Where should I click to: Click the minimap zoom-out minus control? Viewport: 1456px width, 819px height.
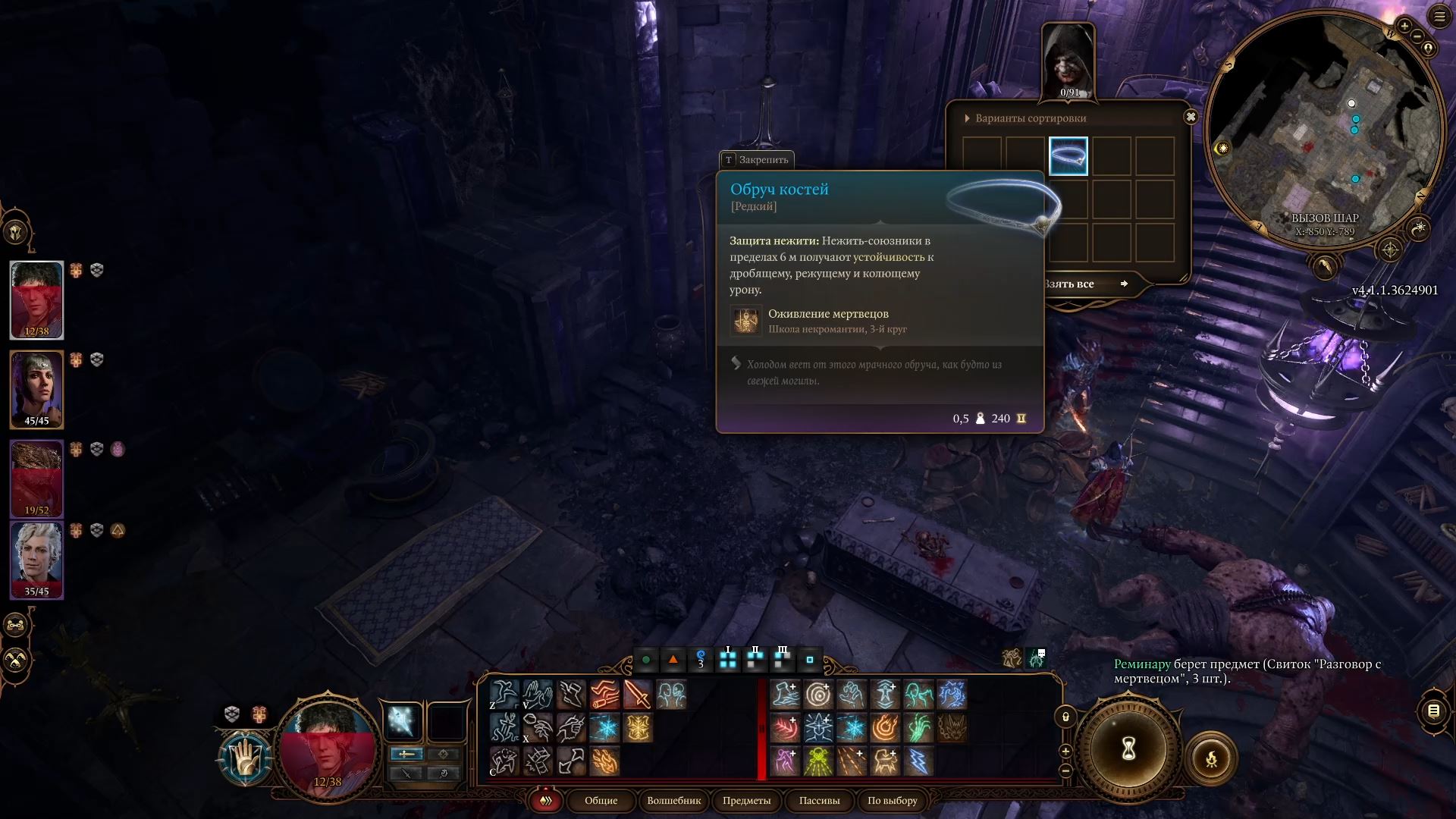coord(1417,36)
